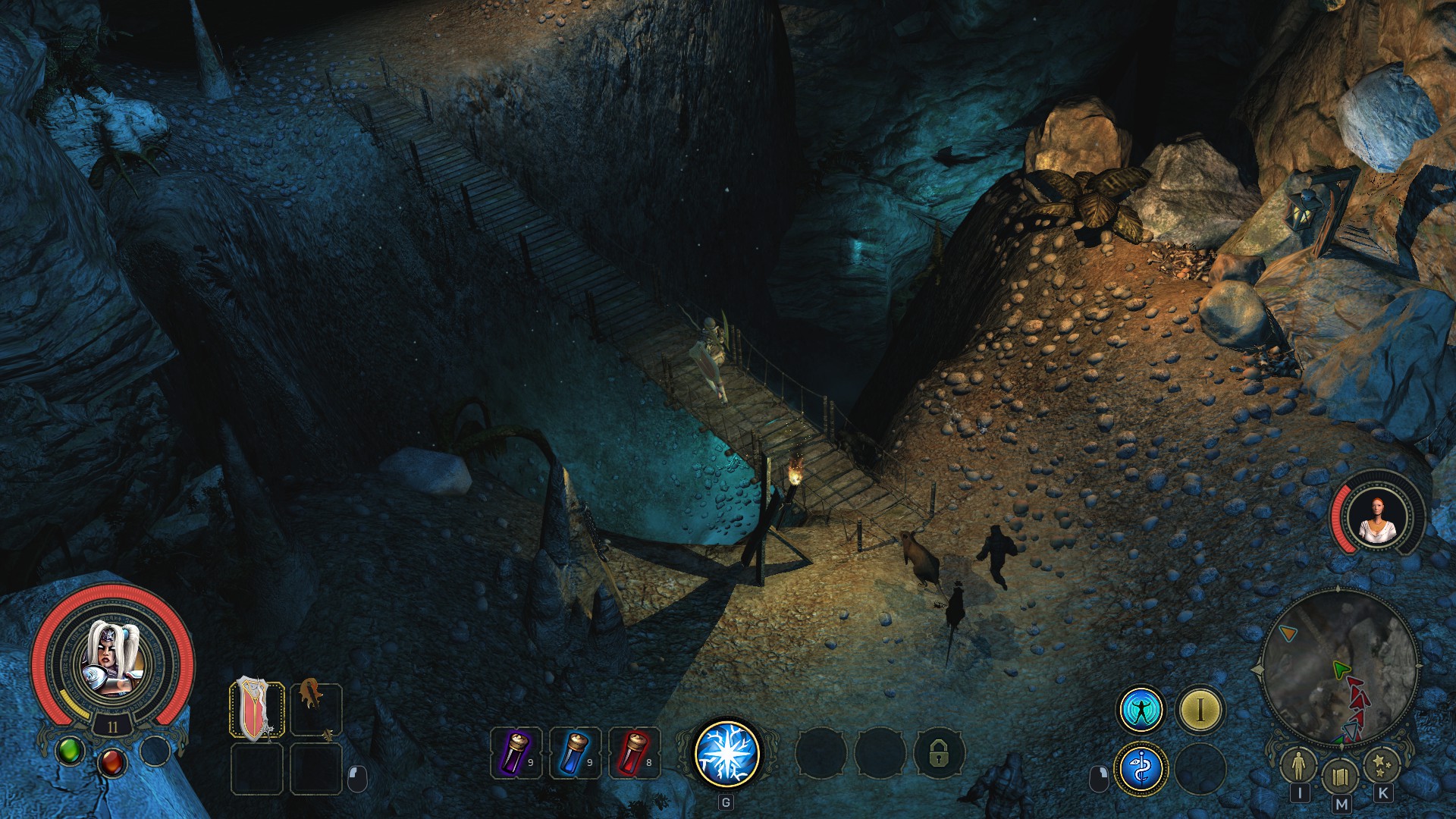Click the red-haired companion portrait
The width and height of the screenshot is (1456, 819).
pos(1376,517)
